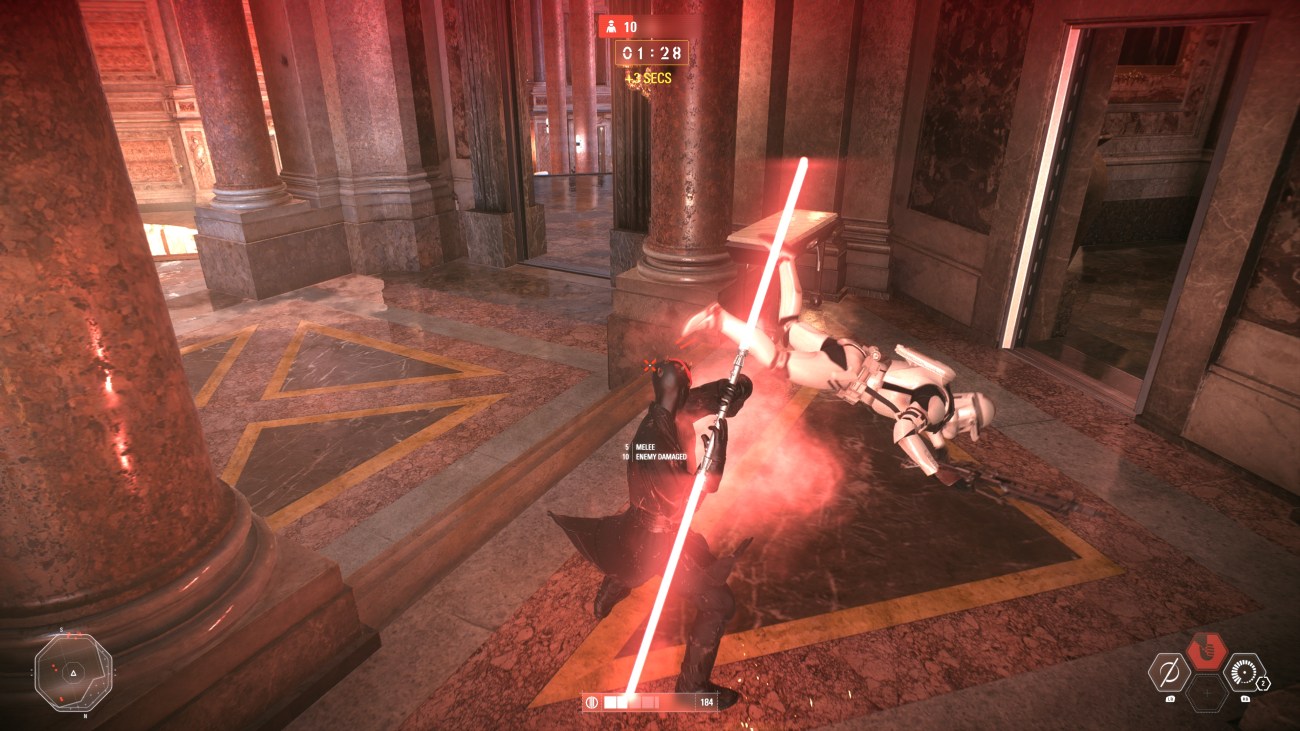This screenshot has width=1300, height=731.
Task: Select the red Choke Hold hand icon
Action: point(1207,651)
